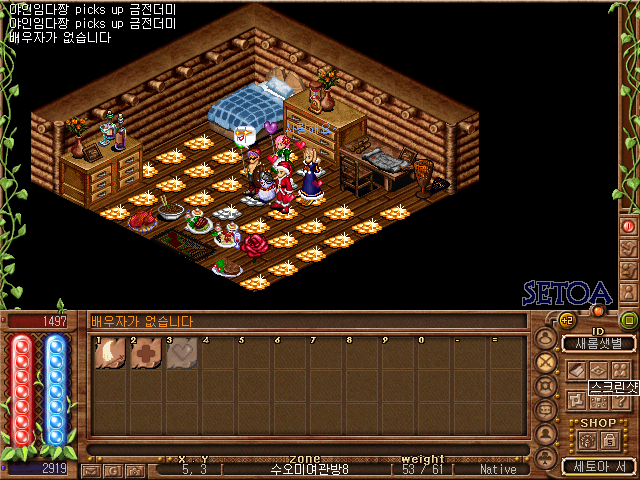The image size is (640, 480).
Task: Open the SHOP padlock icon
Action: click(x=608, y=440)
